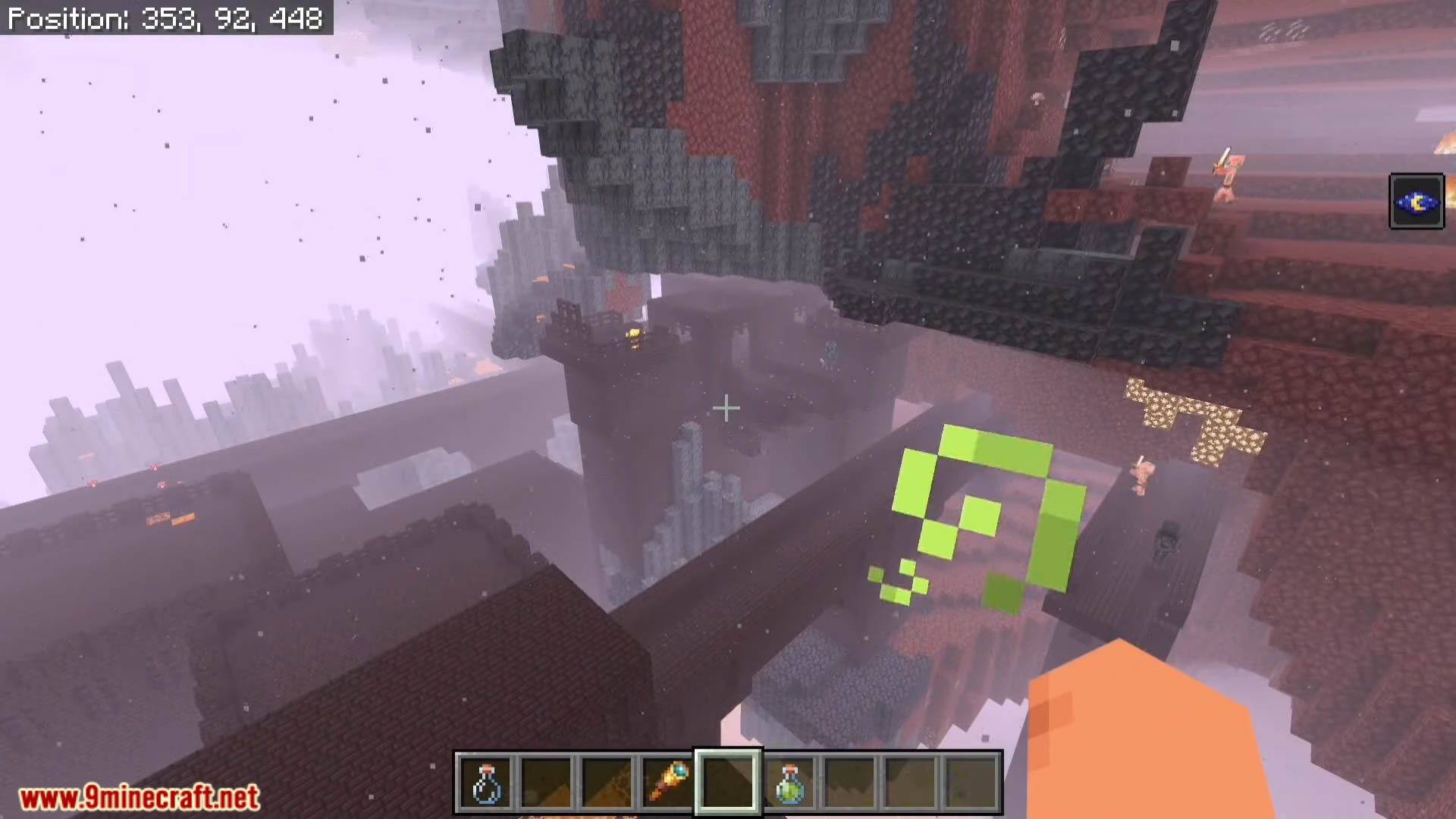The height and width of the screenshot is (819, 1456).
Task: Open the 9minecraft.net watermark link
Action: point(140,798)
